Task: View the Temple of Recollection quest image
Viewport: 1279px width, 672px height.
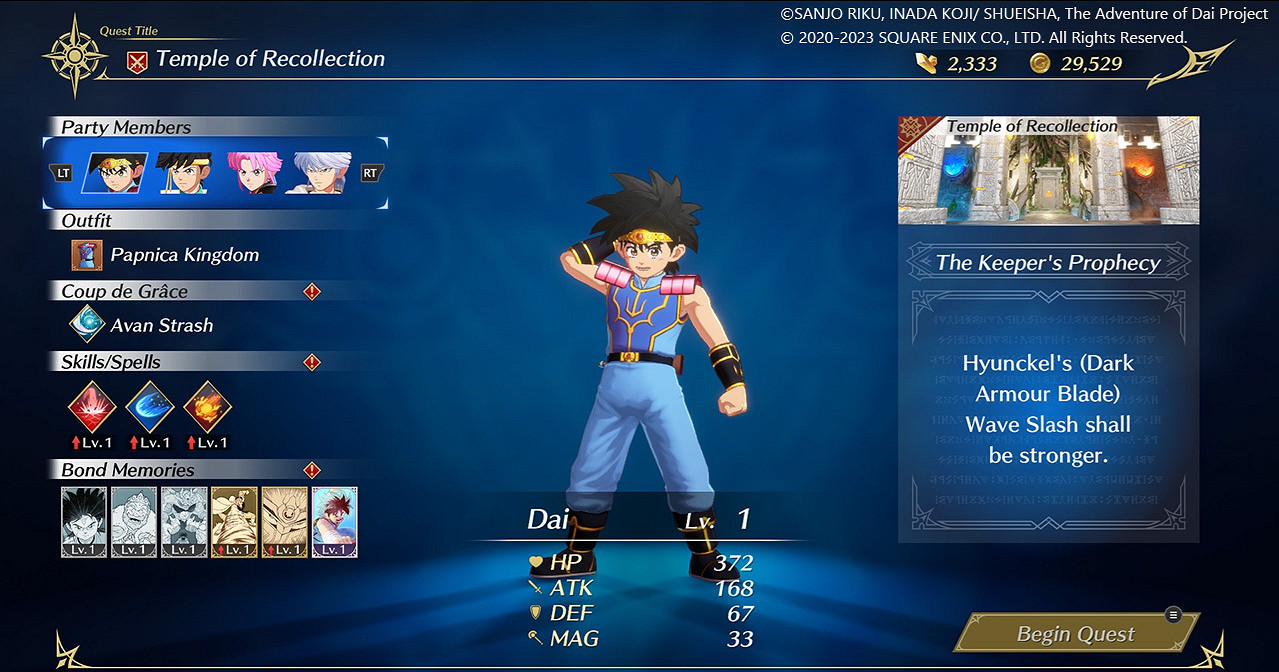Action: coord(1048,171)
